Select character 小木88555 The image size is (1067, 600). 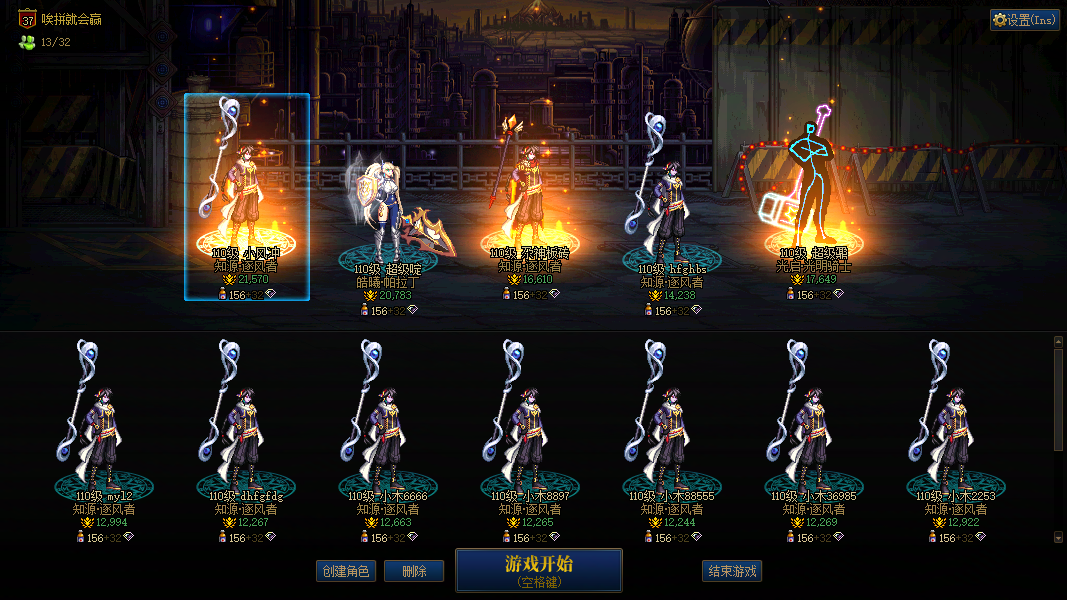[x=672, y=430]
